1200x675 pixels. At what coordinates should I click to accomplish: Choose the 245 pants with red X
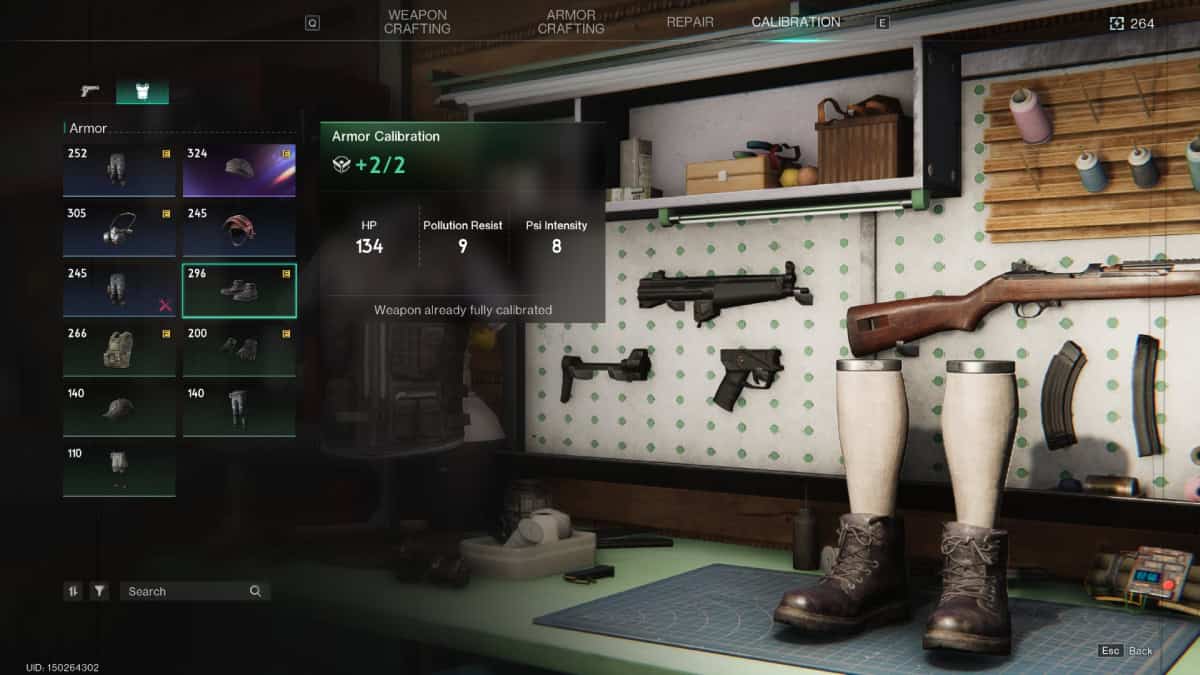(x=119, y=290)
